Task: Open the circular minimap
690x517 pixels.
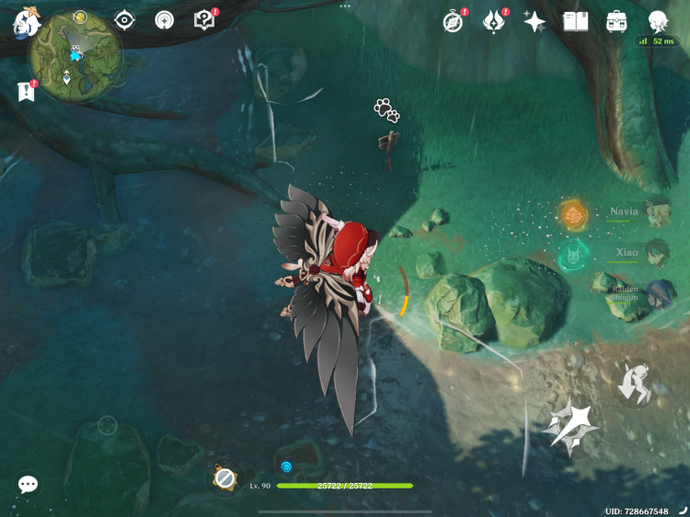Action: pos(75,56)
